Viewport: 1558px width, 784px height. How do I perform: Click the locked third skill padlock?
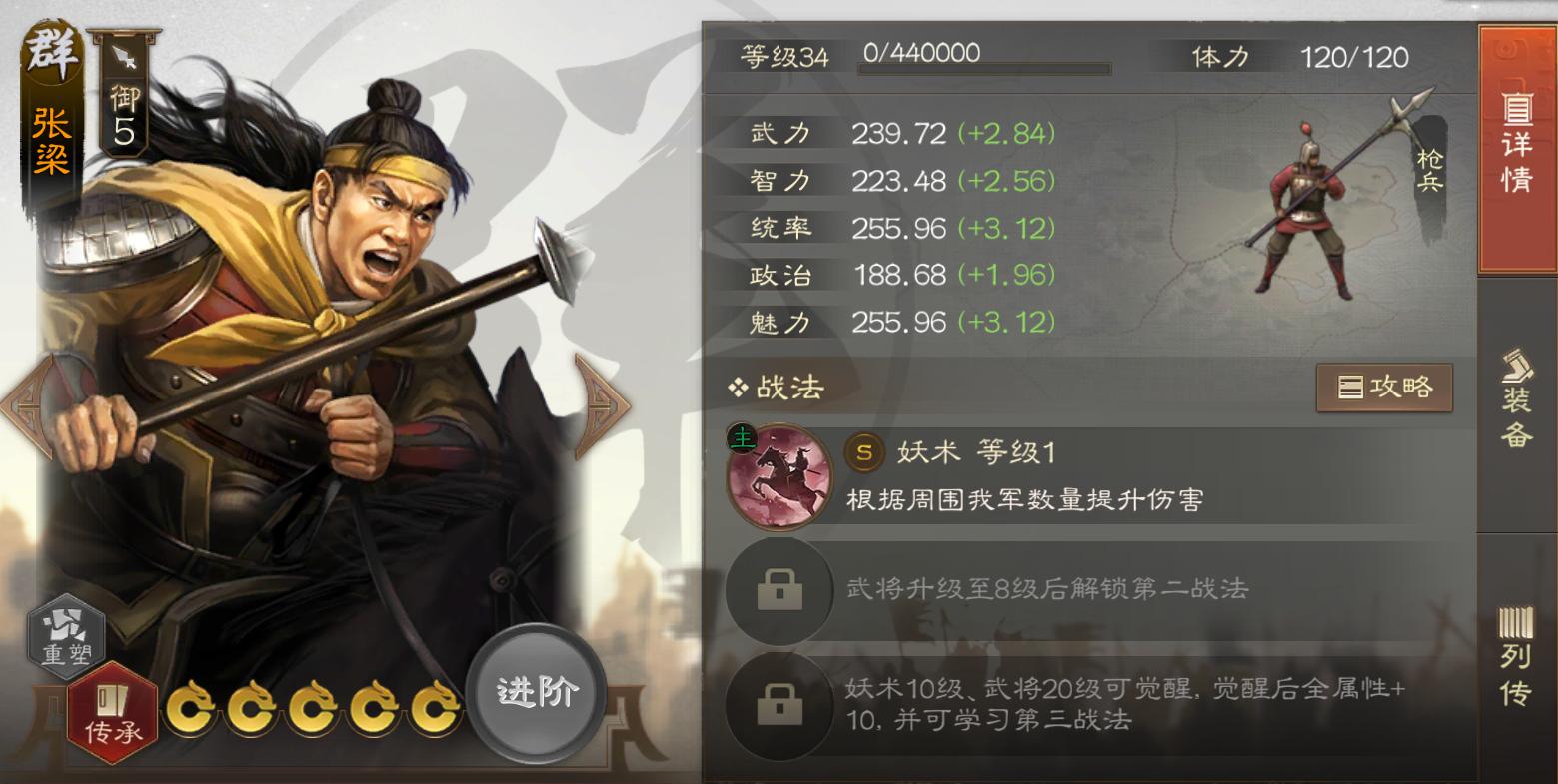(x=779, y=706)
